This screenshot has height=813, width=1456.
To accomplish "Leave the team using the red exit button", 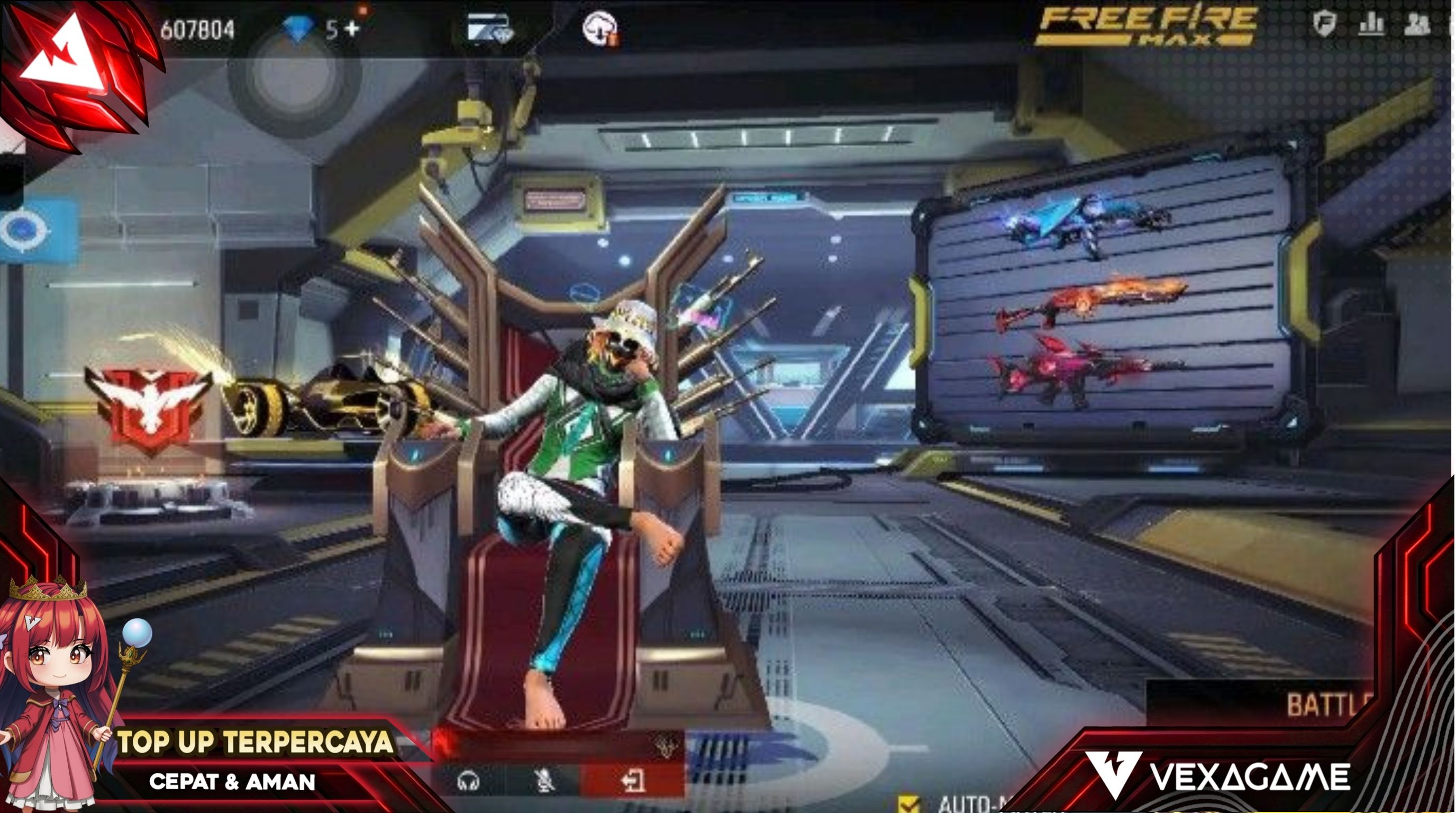I will (632, 781).
